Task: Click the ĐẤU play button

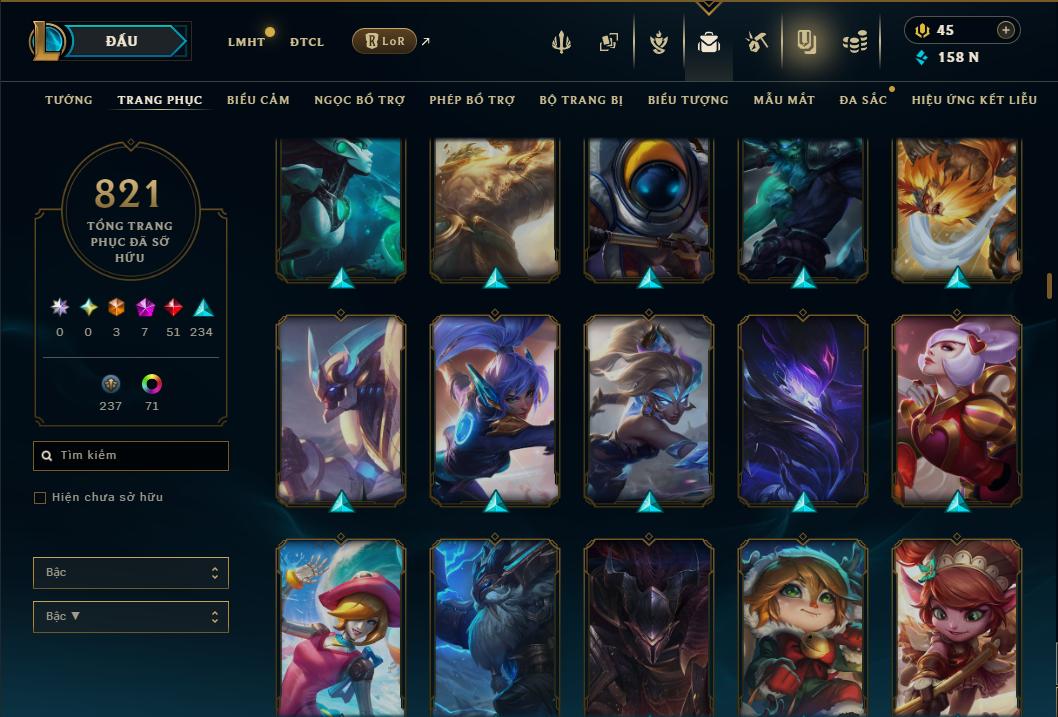Action: tap(121, 41)
